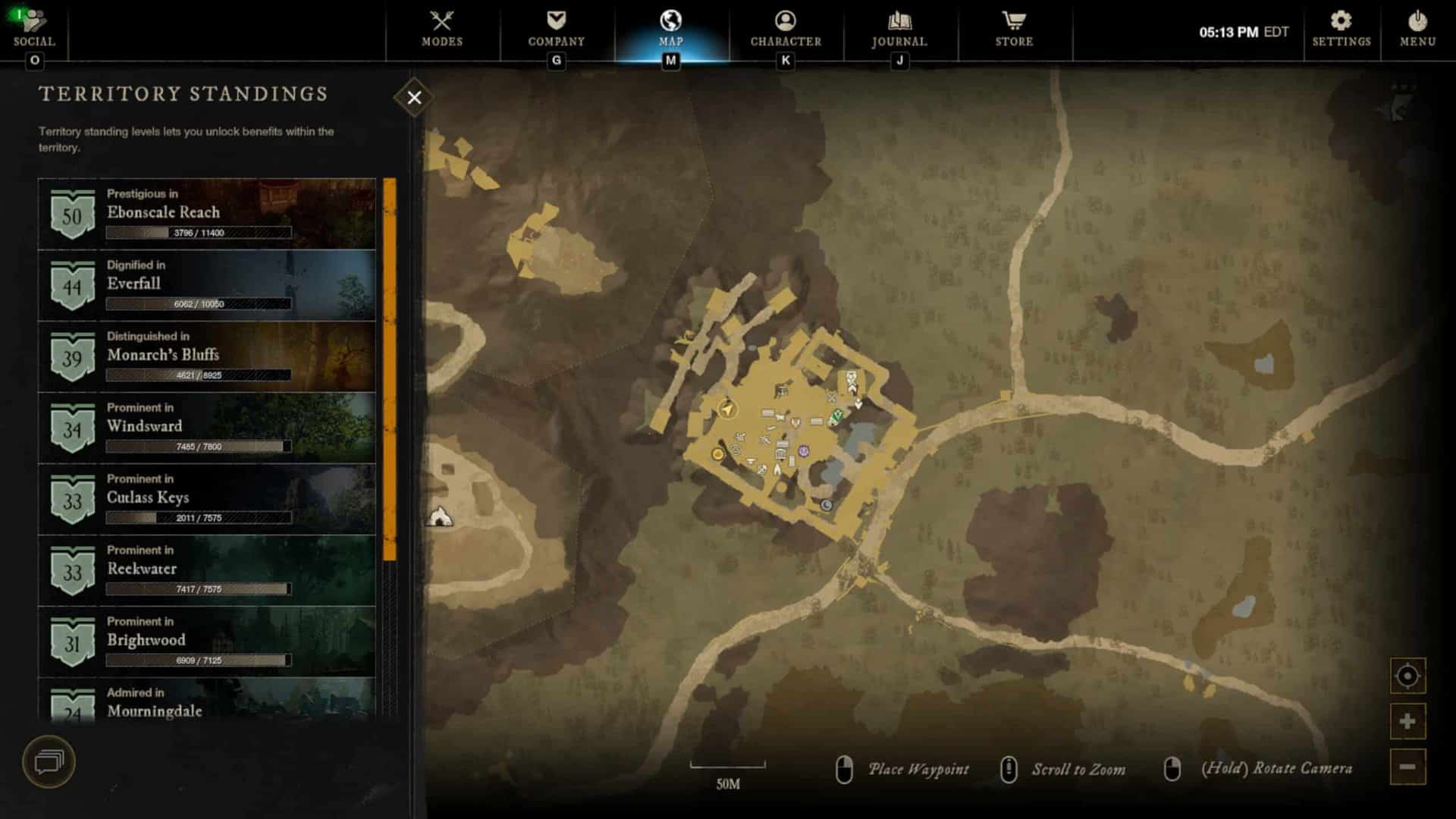1456x819 pixels.
Task: Select the Company icon in the navigation
Action: pyautogui.click(x=555, y=30)
